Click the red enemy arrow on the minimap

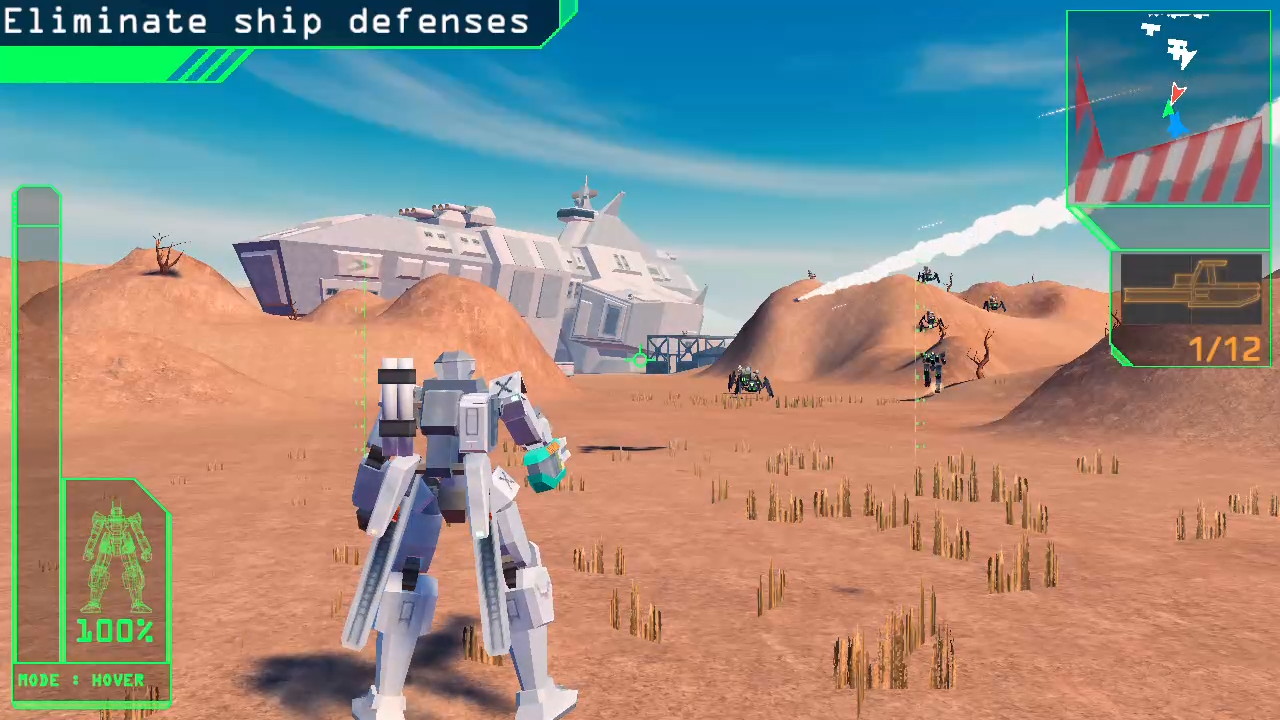click(1176, 93)
